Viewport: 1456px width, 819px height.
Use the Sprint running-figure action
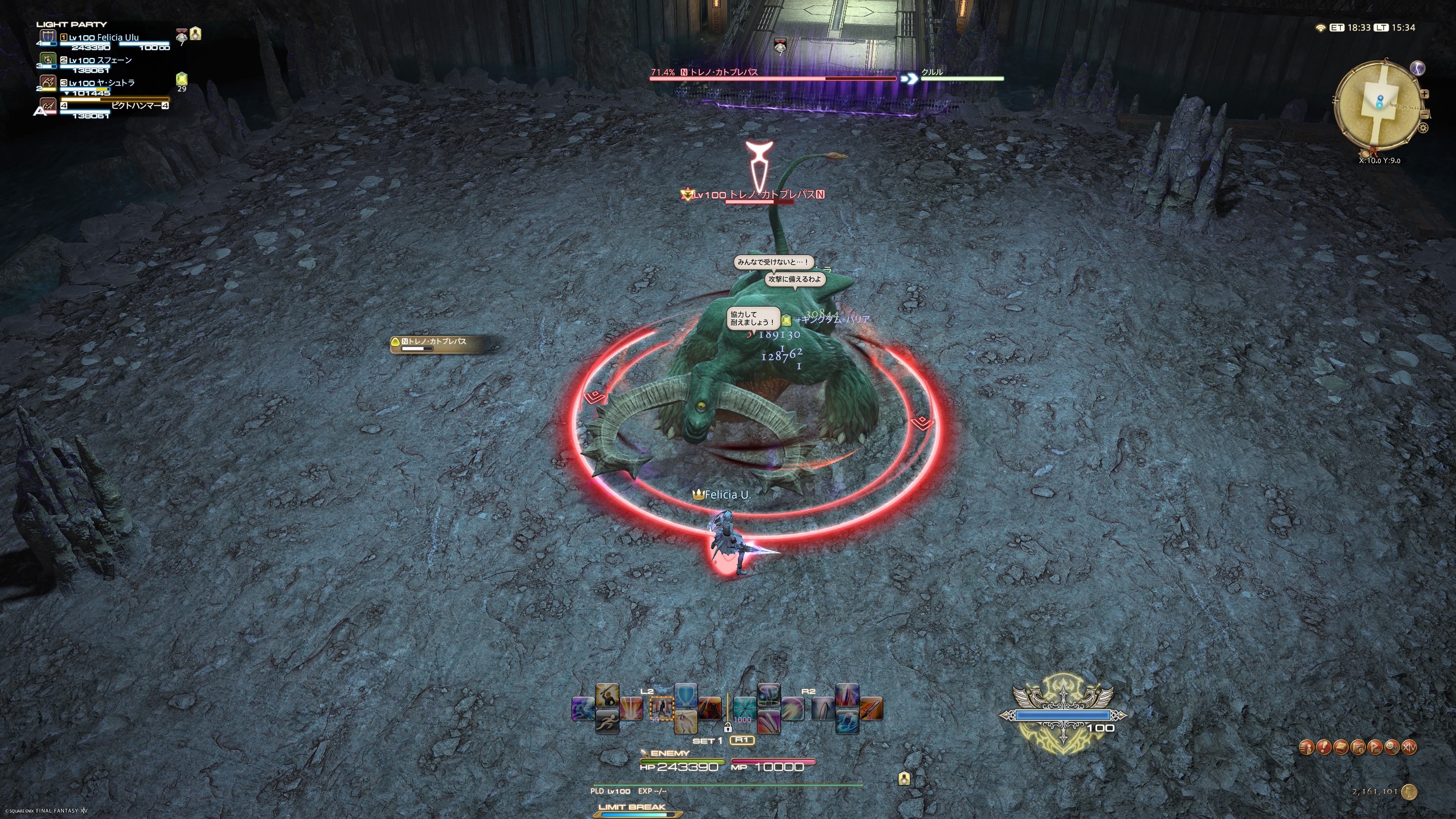point(607,722)
